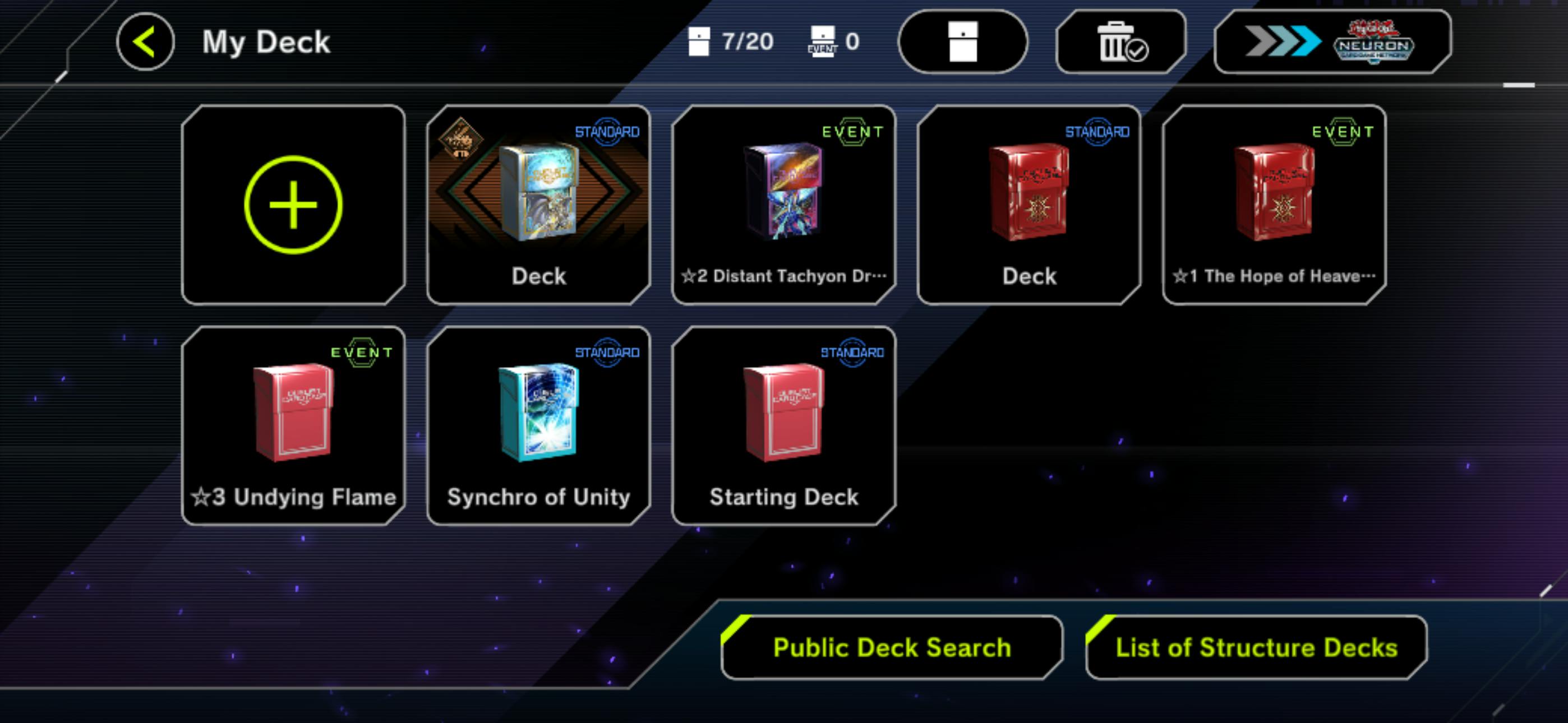Select the Starting Deck tile
1568x723 pixels.
[783, 425]
